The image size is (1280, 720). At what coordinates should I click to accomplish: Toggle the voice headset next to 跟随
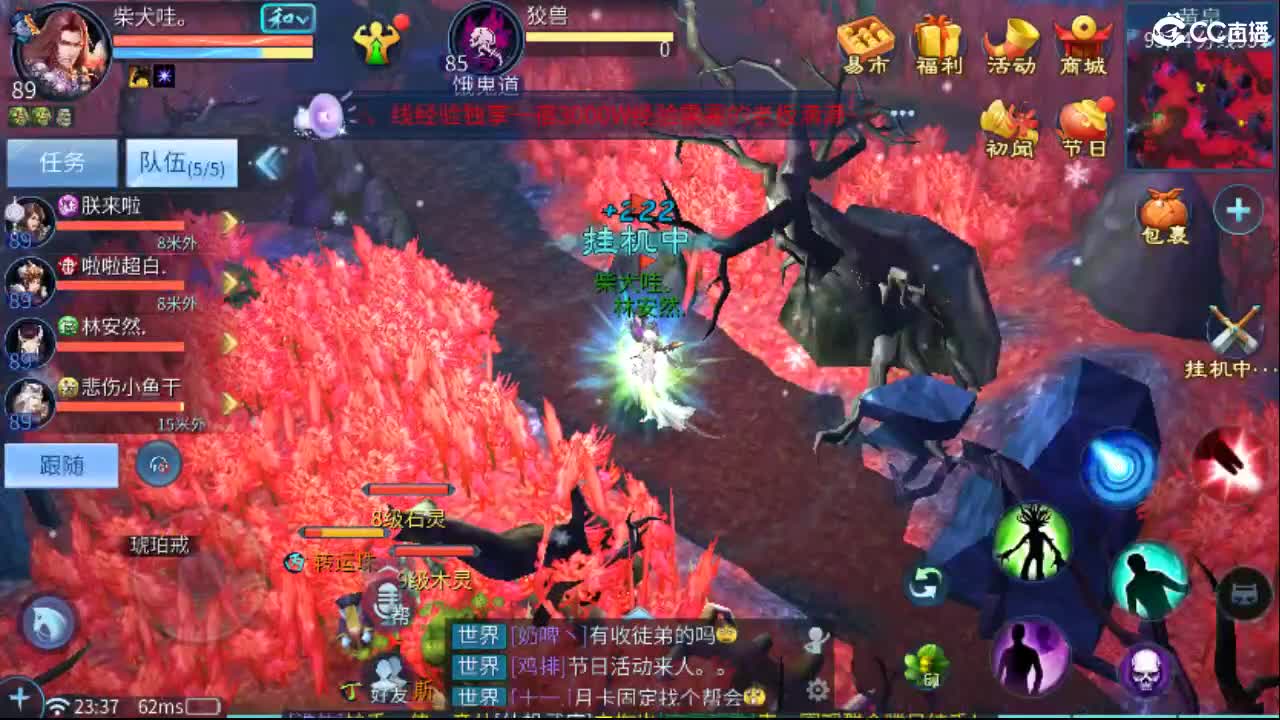158,466
